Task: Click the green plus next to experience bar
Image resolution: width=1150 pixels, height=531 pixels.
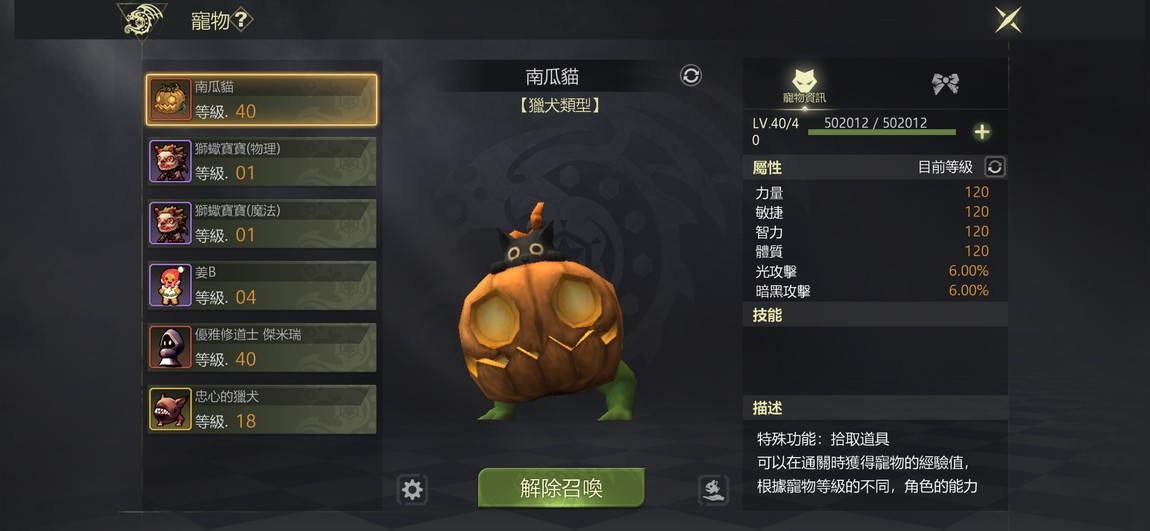Action: (982, 132)
